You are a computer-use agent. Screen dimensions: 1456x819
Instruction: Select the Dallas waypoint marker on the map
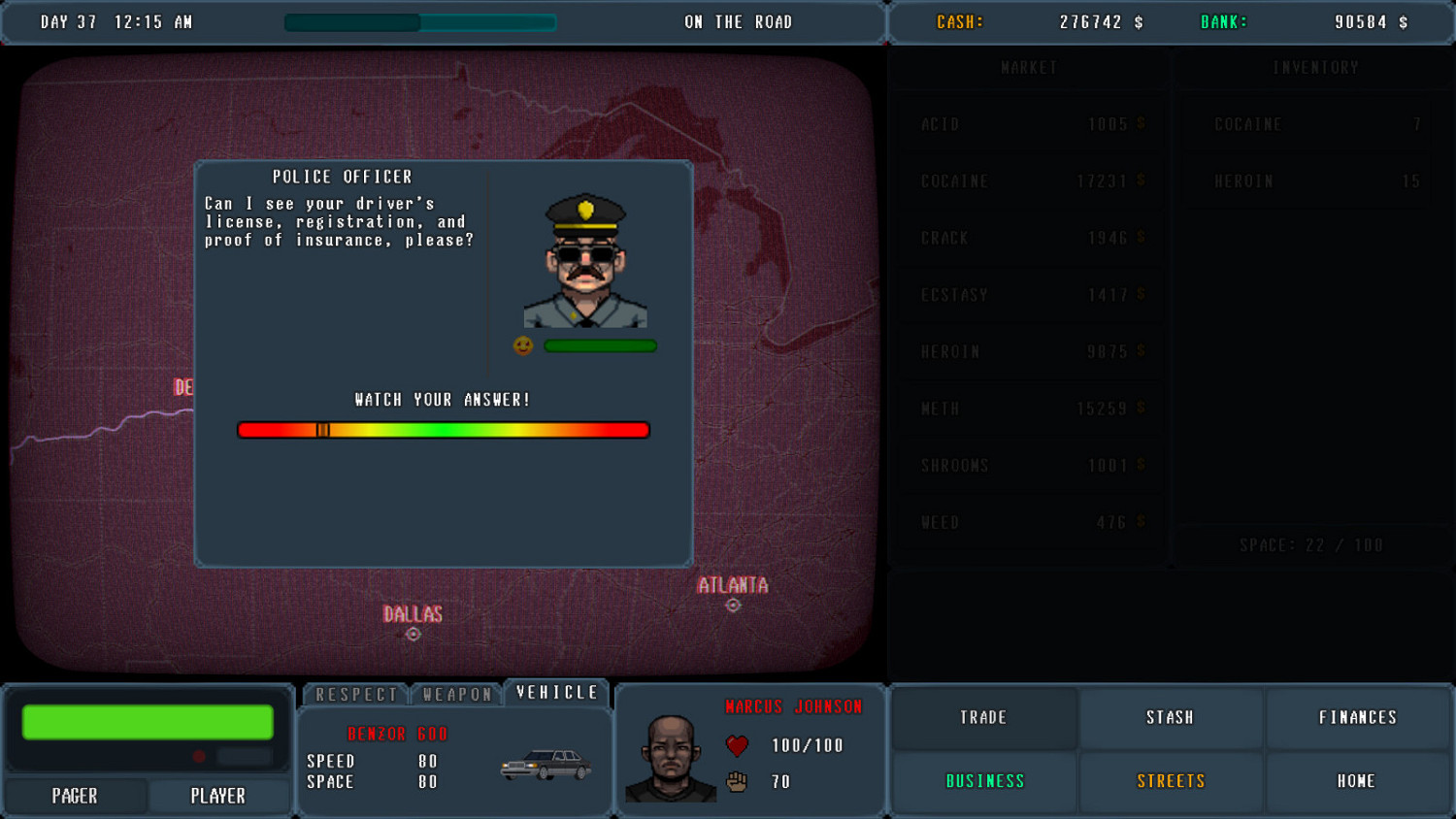413,633
